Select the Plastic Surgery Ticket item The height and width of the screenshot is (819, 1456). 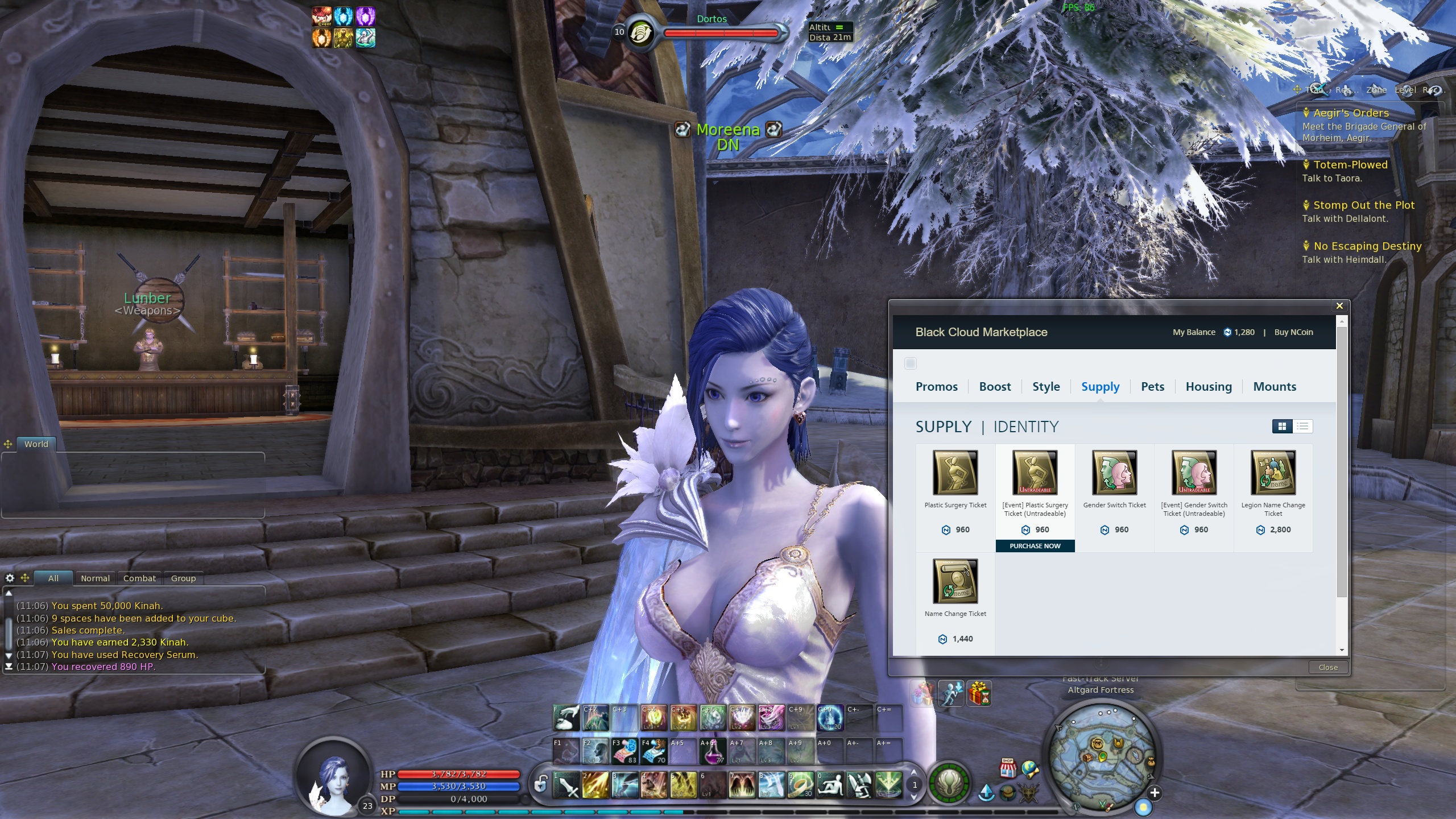[x=955, y=473]
